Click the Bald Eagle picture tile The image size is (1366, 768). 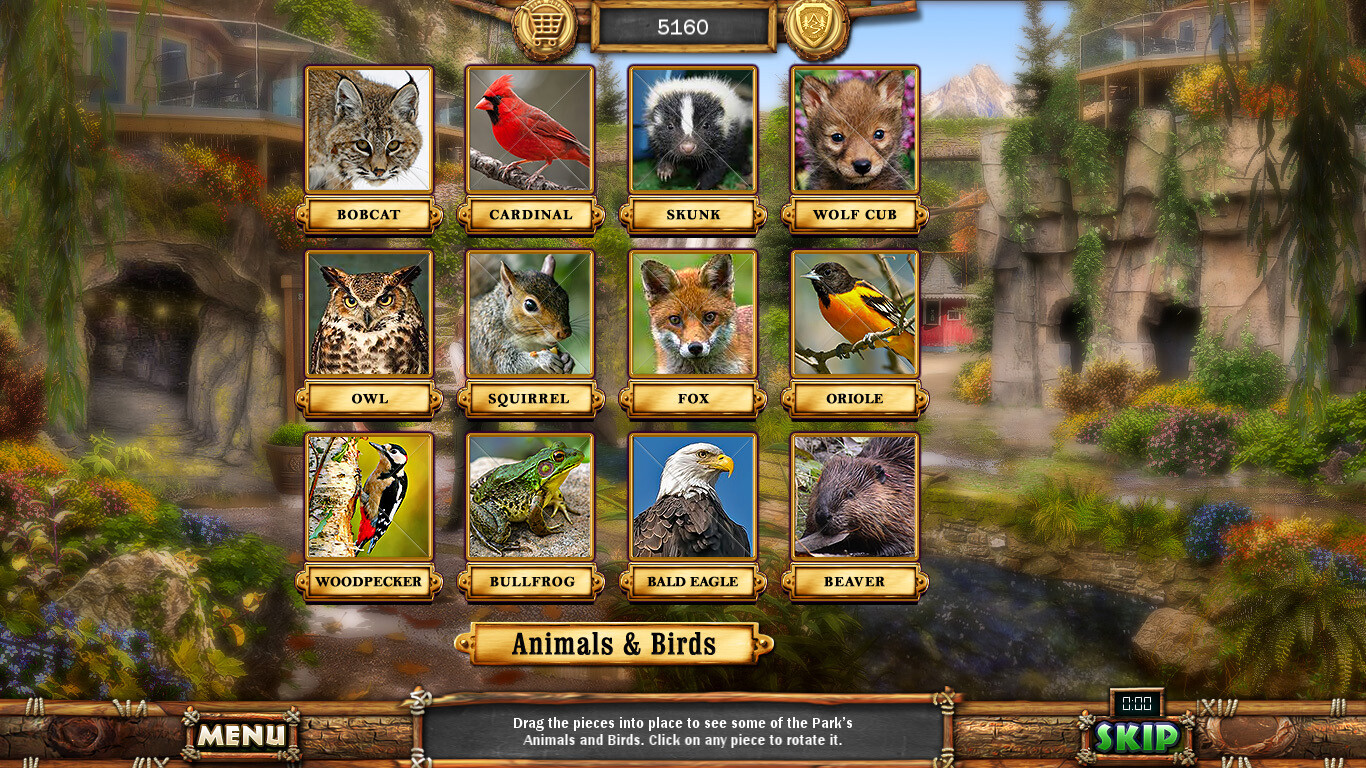[693, 496]
